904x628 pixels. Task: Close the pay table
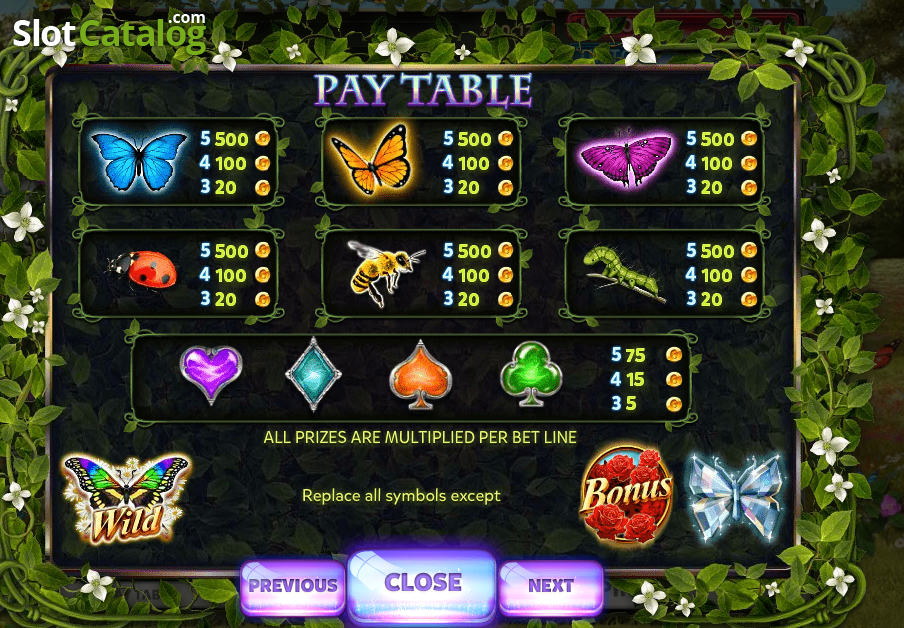(422, 583)
